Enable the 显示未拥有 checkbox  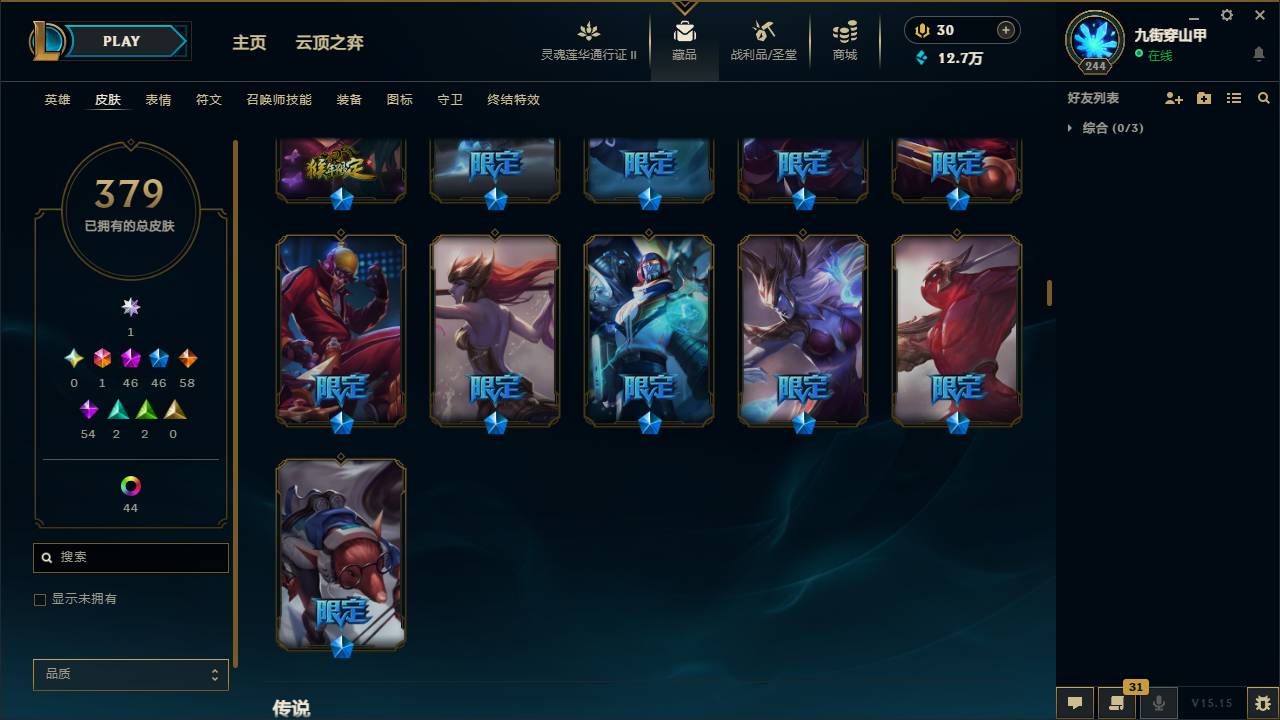40,599
